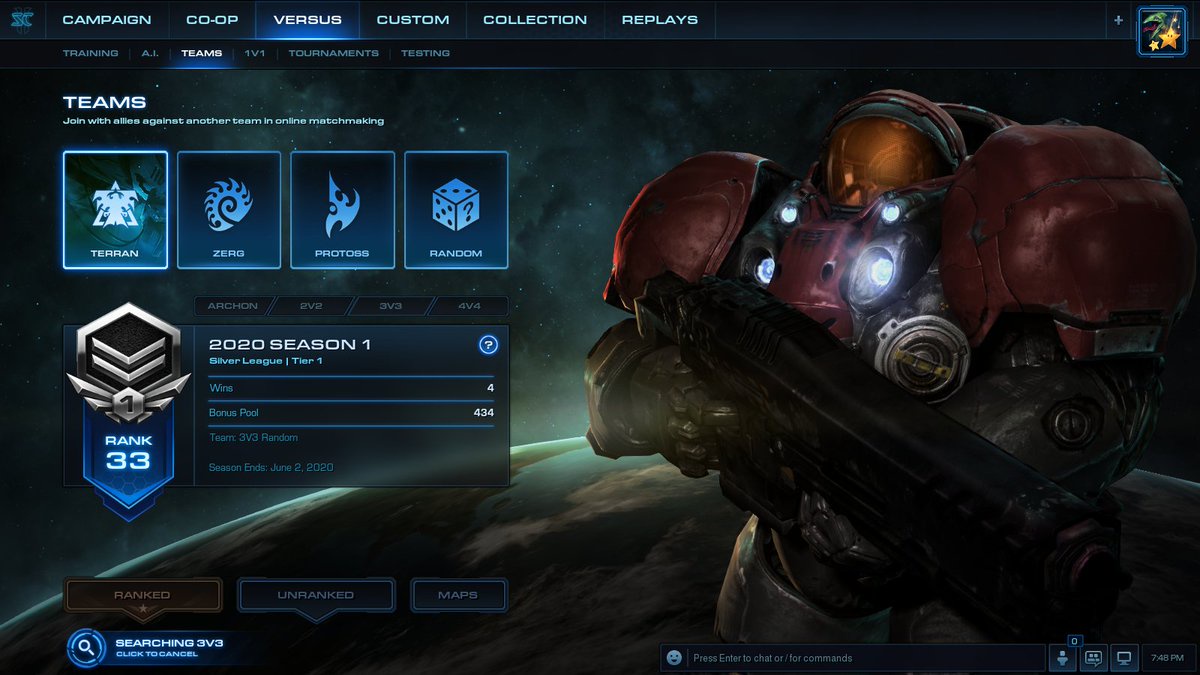Open the Collection tab
The image size is (1200, 675).
click(x=535, y=20)
